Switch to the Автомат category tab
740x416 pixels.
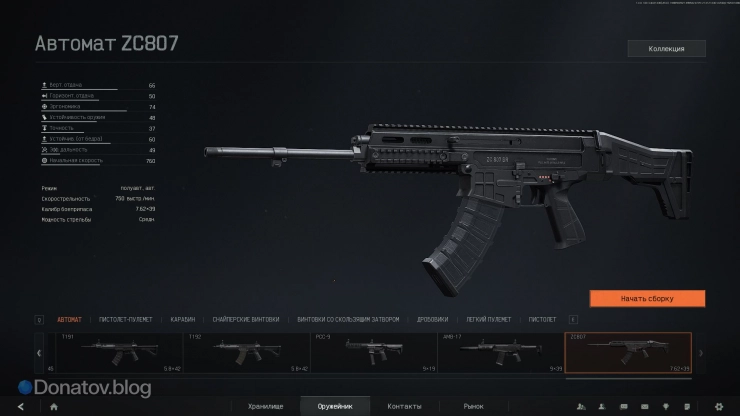click(x=70, y=319)
